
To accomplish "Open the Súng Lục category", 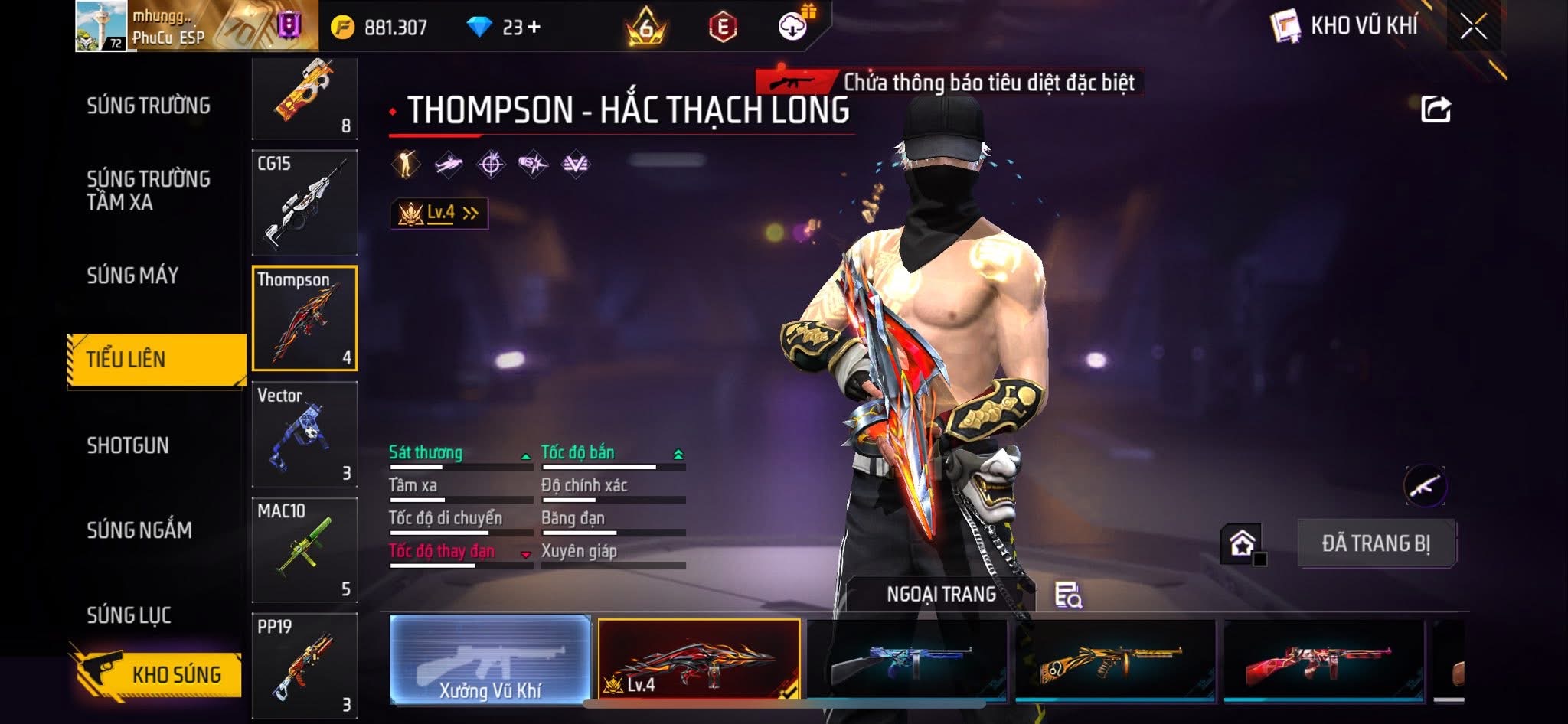I will click(129, 615).
